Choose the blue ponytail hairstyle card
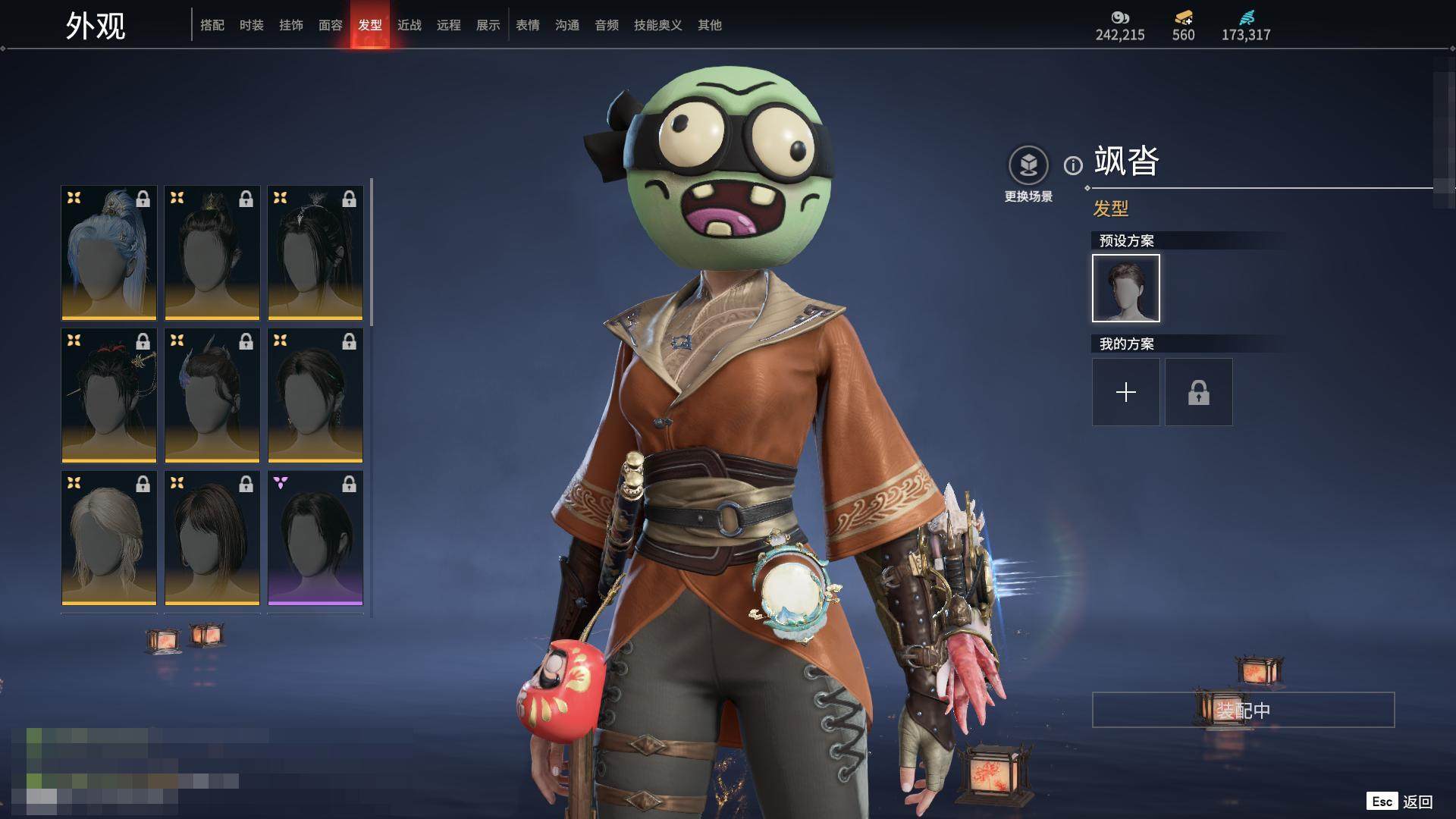The image size is (1456, 819). [x=109, y=253]
